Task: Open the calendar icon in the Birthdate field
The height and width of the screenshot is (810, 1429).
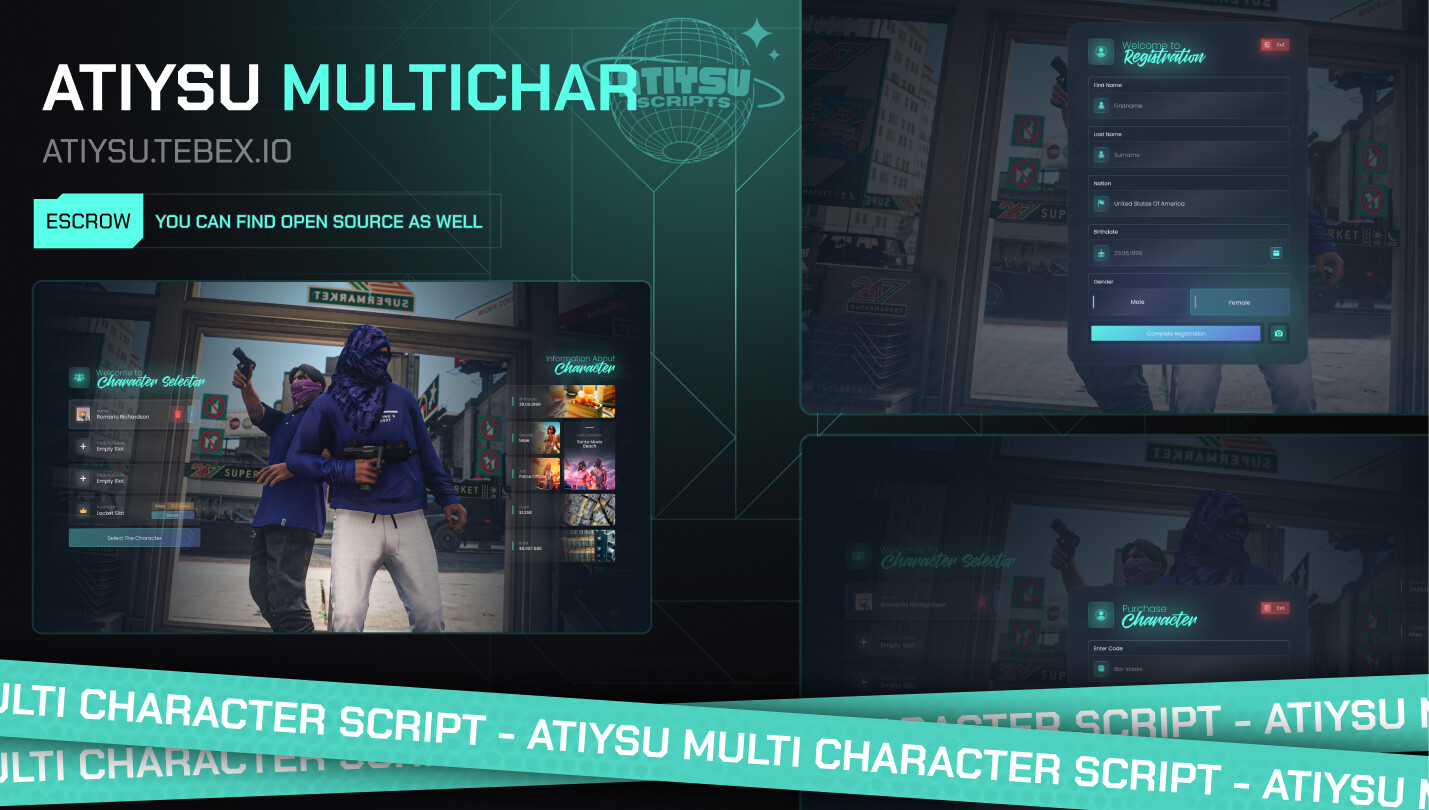Action: click(1276, 252)
